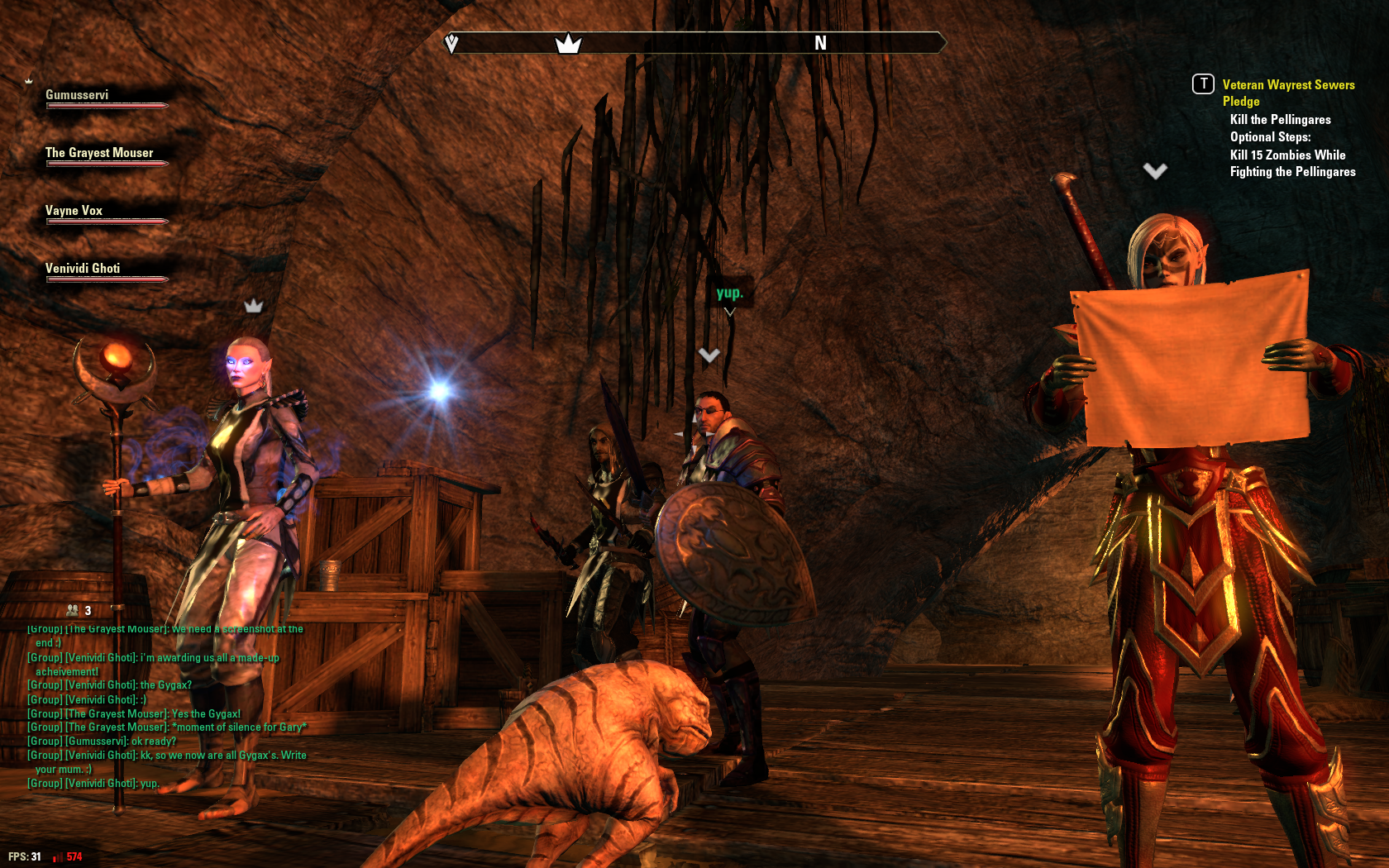Target Vayne Vox in group list
The image size is (1389, 868).
click(x=74, y=211)
